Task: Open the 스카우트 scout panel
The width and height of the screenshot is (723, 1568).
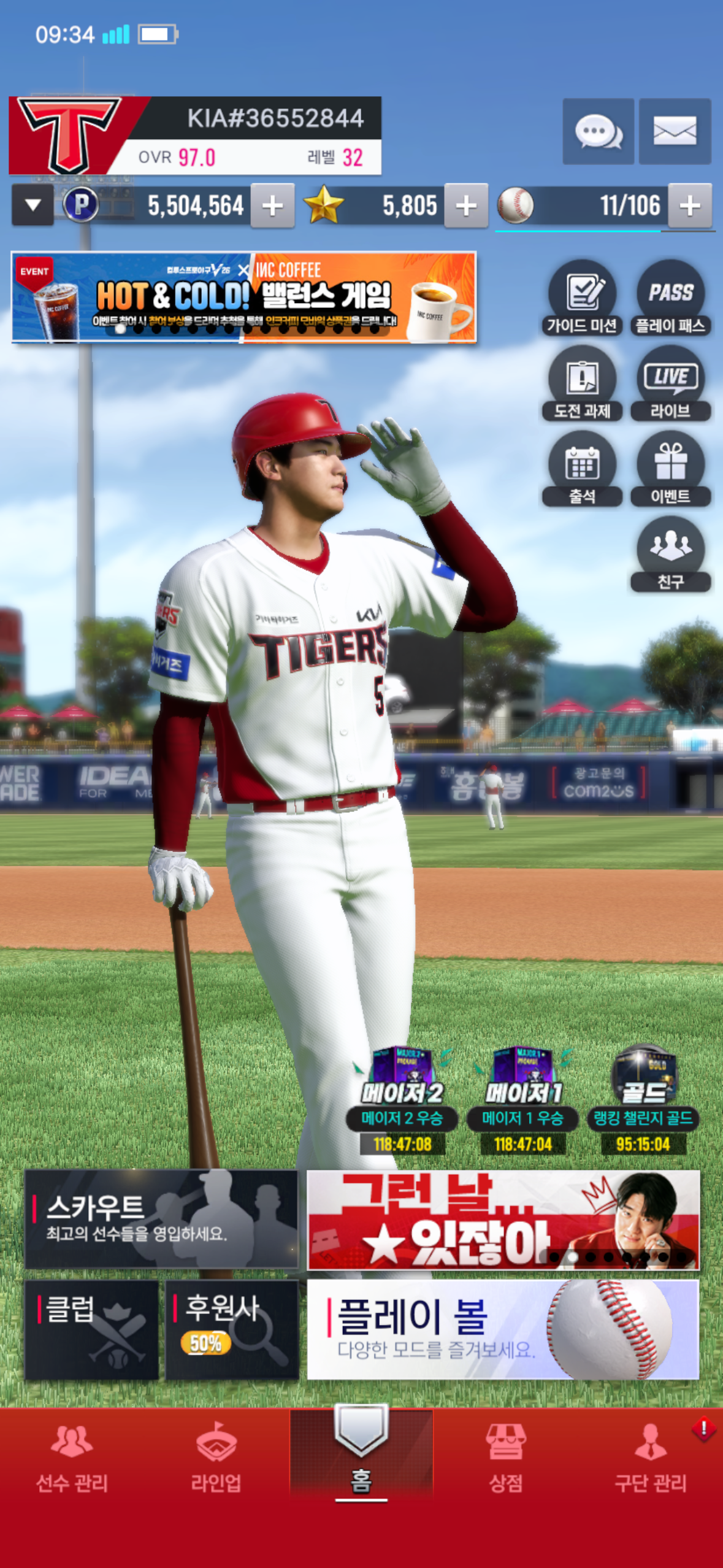Action: (161, 1220)
